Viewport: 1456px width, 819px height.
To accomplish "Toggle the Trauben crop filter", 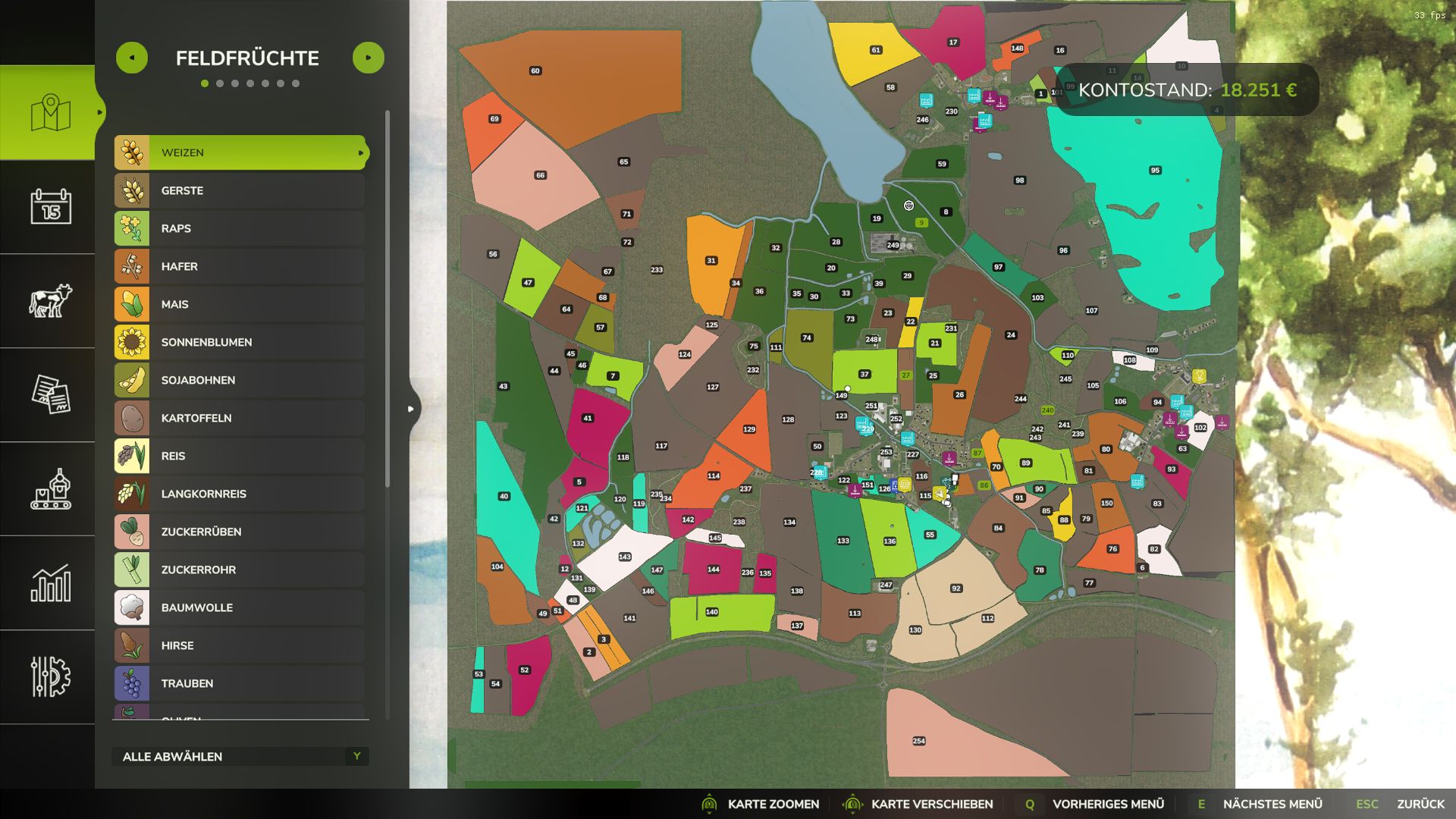I will [240, 683].
